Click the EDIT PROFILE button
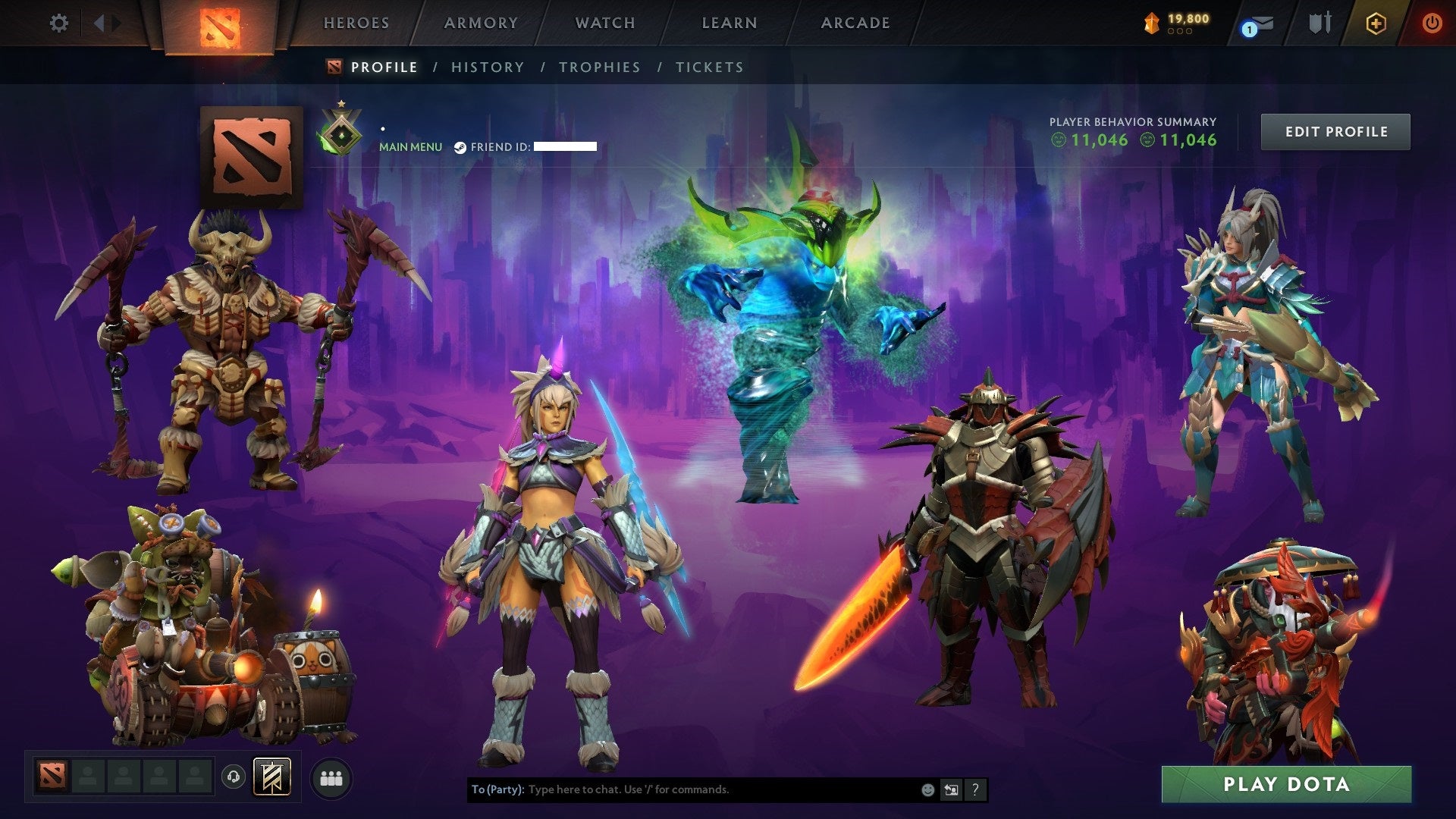1456x819 pixels. click(x=1335, y=131)
